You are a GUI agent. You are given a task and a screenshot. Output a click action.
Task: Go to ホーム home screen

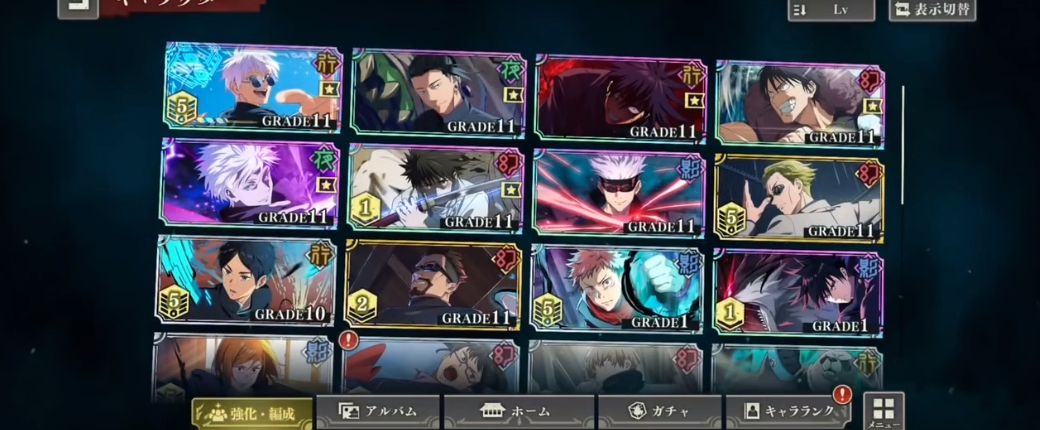pos(518,412)
